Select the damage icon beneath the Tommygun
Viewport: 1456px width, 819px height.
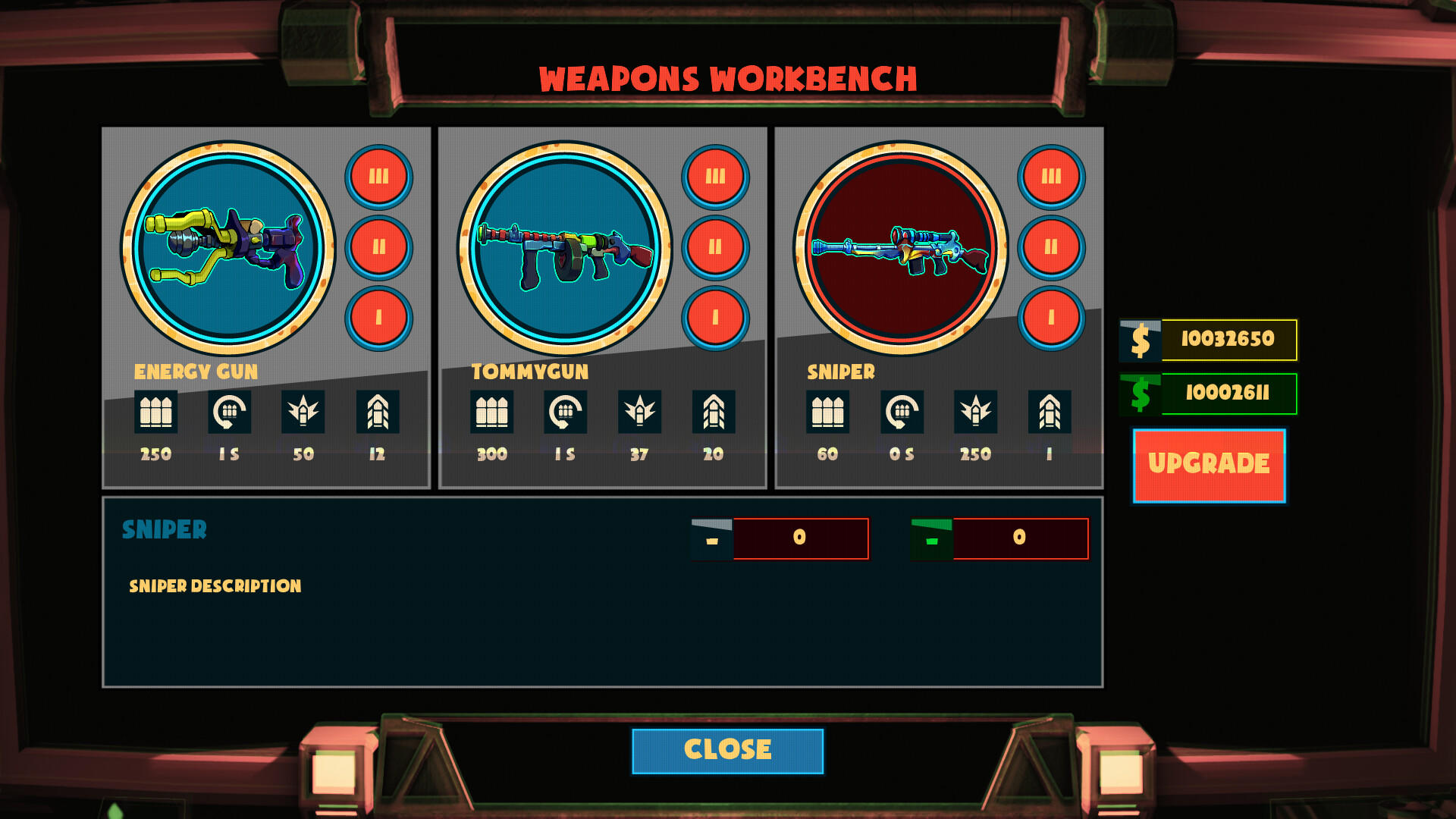tap(639, 413)
